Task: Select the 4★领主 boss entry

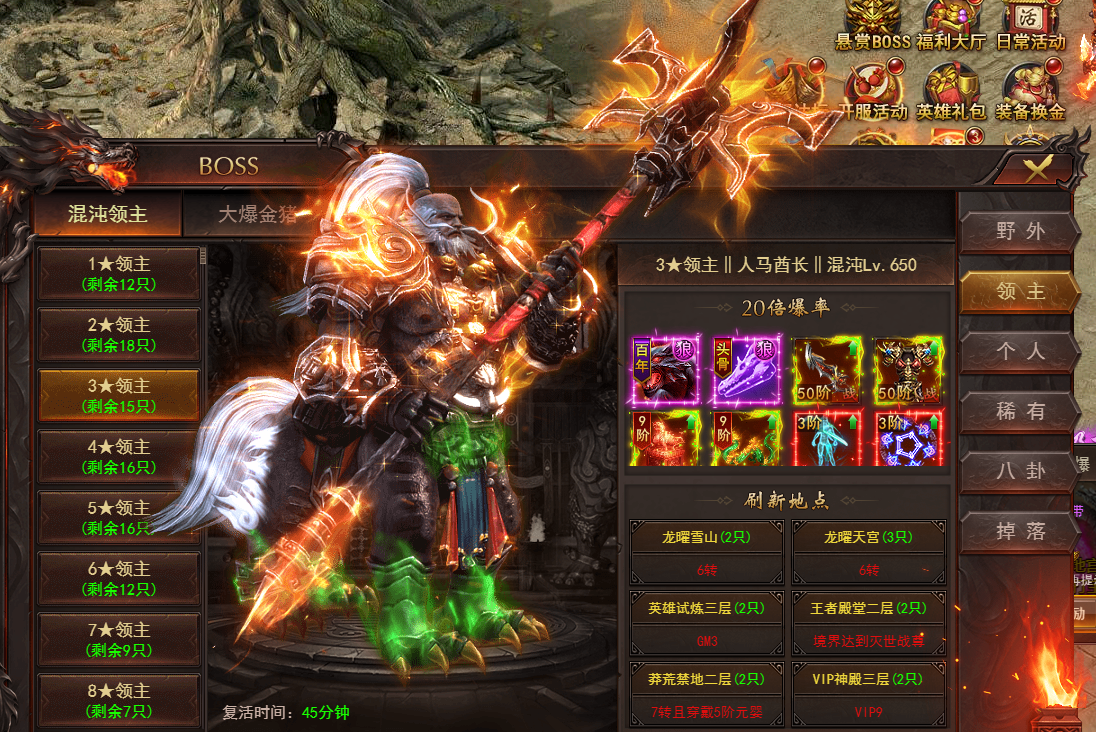Action: (x=119, y=456)
